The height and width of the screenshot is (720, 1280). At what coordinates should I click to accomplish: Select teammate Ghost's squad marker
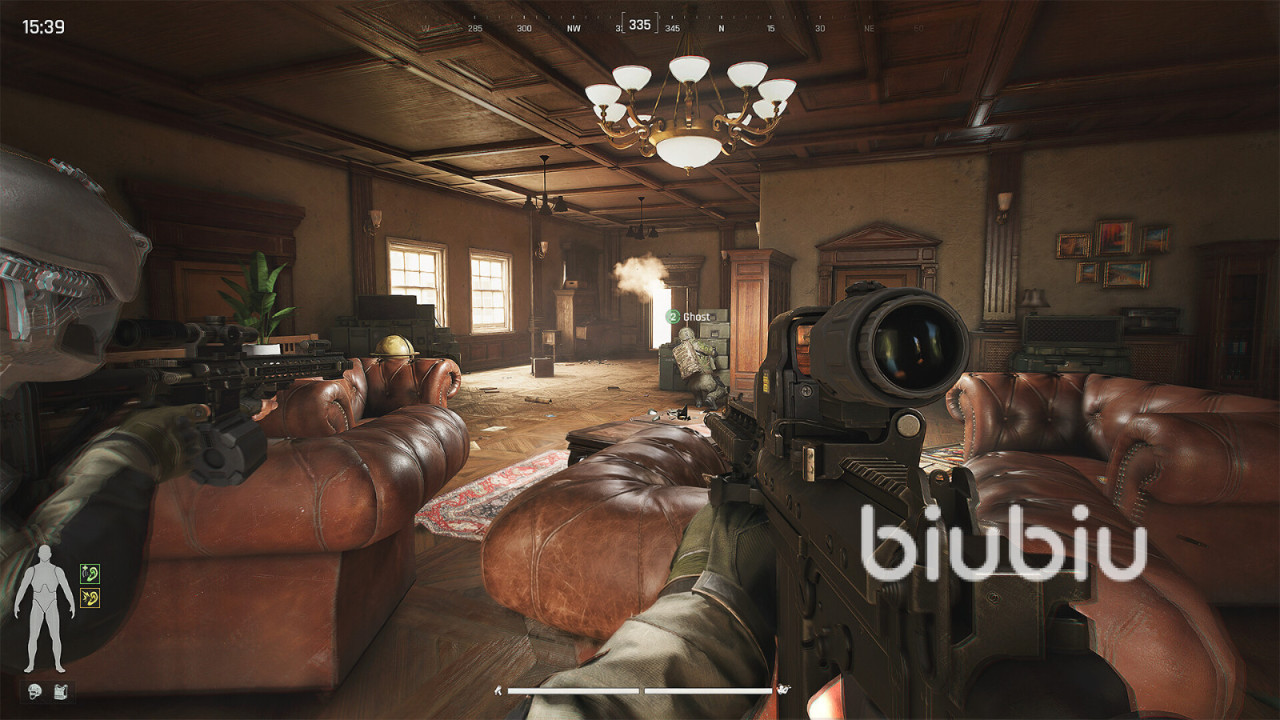[673, 316]
